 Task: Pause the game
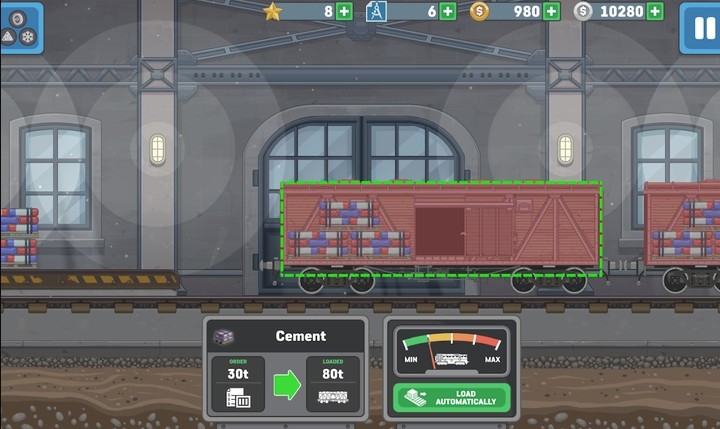699,27
